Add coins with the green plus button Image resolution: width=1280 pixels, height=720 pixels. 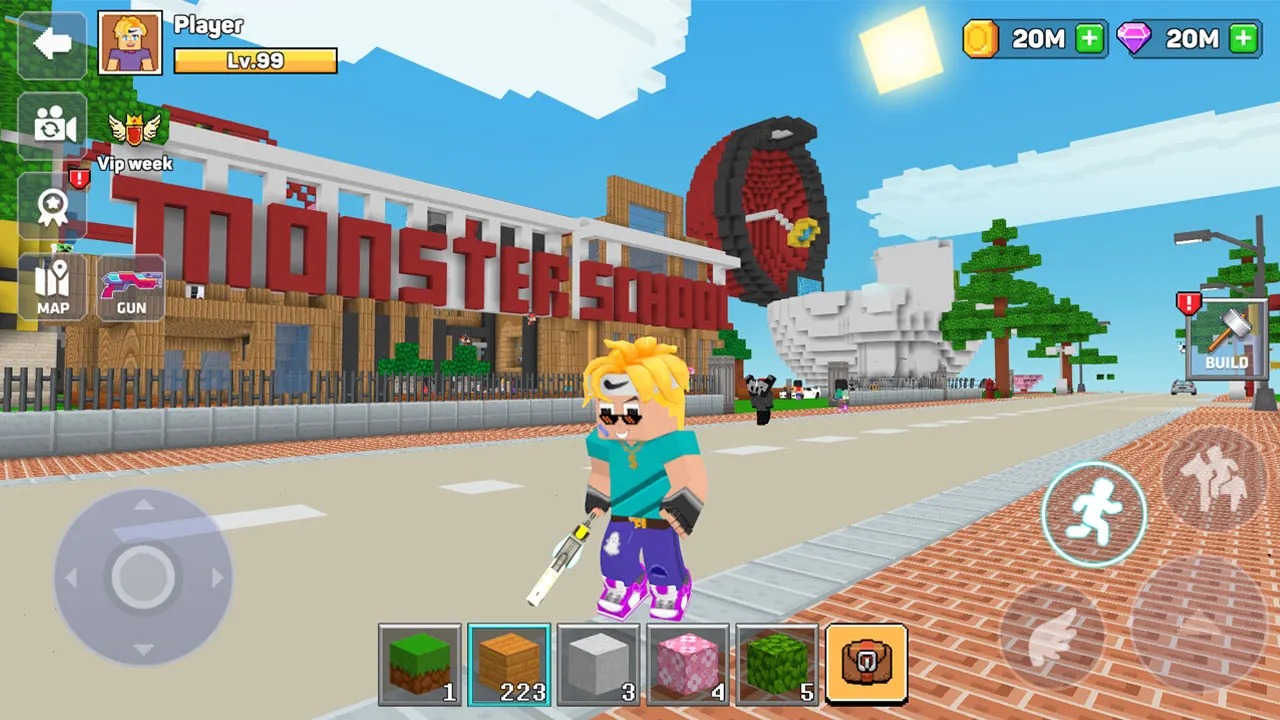point(1090,40)
